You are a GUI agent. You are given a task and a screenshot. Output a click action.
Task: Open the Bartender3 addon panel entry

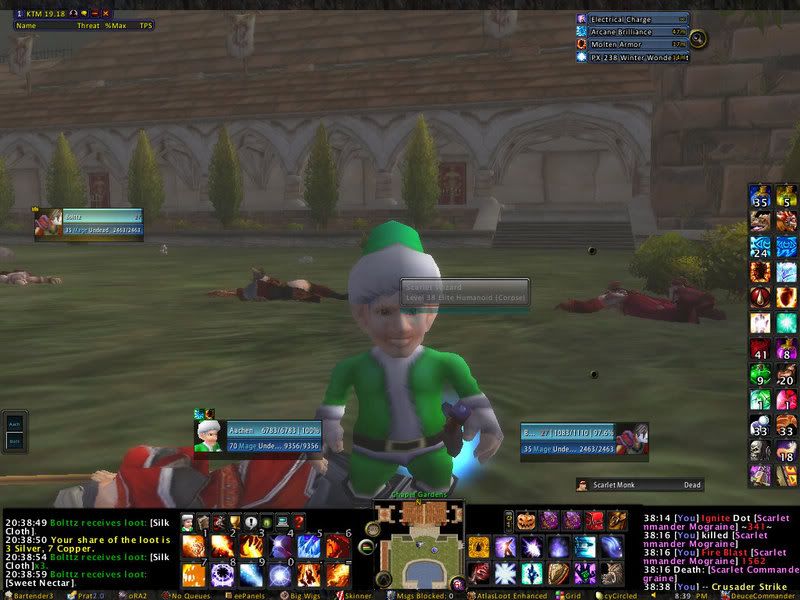32,594
